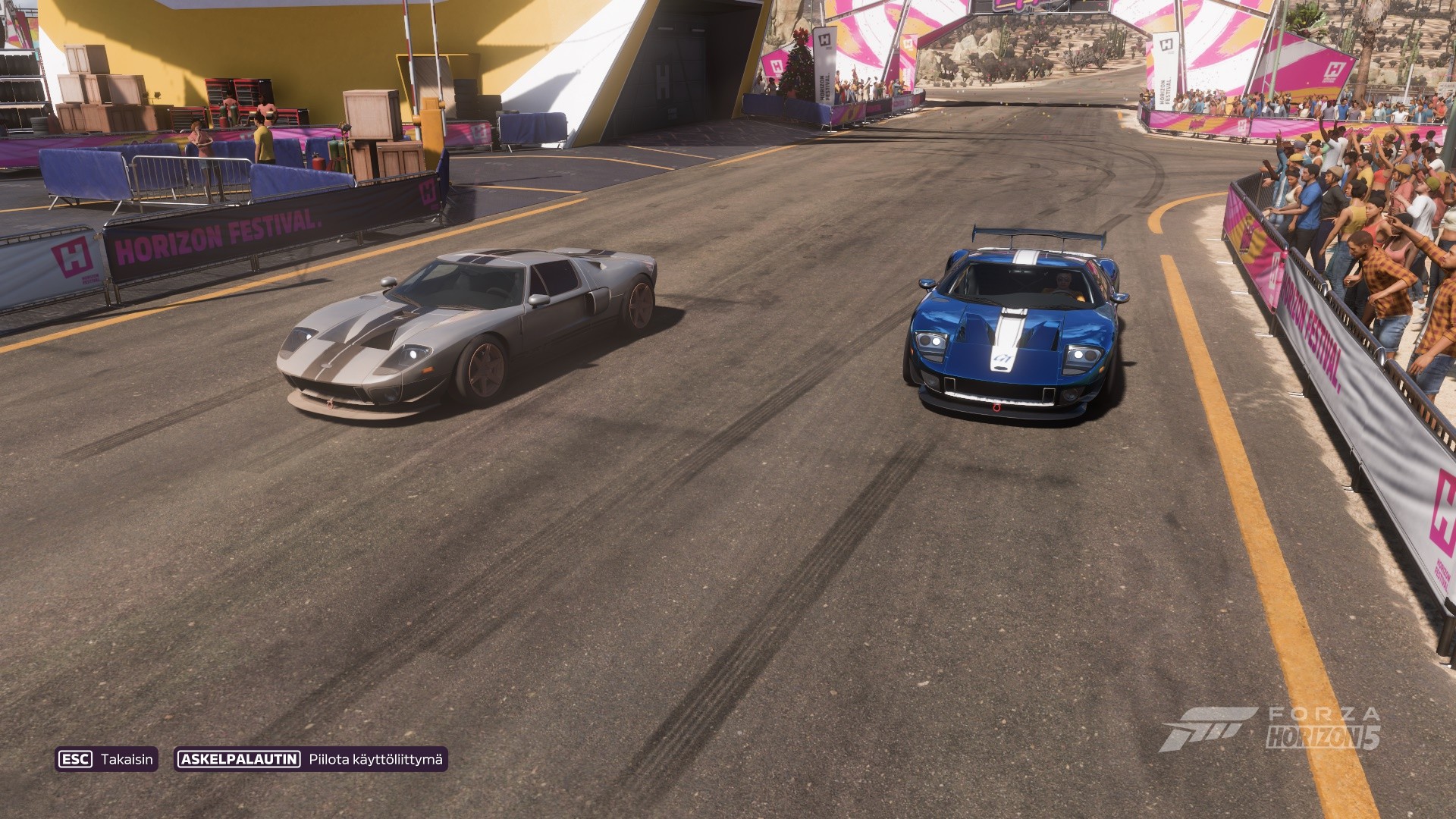This screenshot has height=819, width=1456.
Task: Hide the interface via Piilota käyttöliittymä
Action: tap(311, 759)
